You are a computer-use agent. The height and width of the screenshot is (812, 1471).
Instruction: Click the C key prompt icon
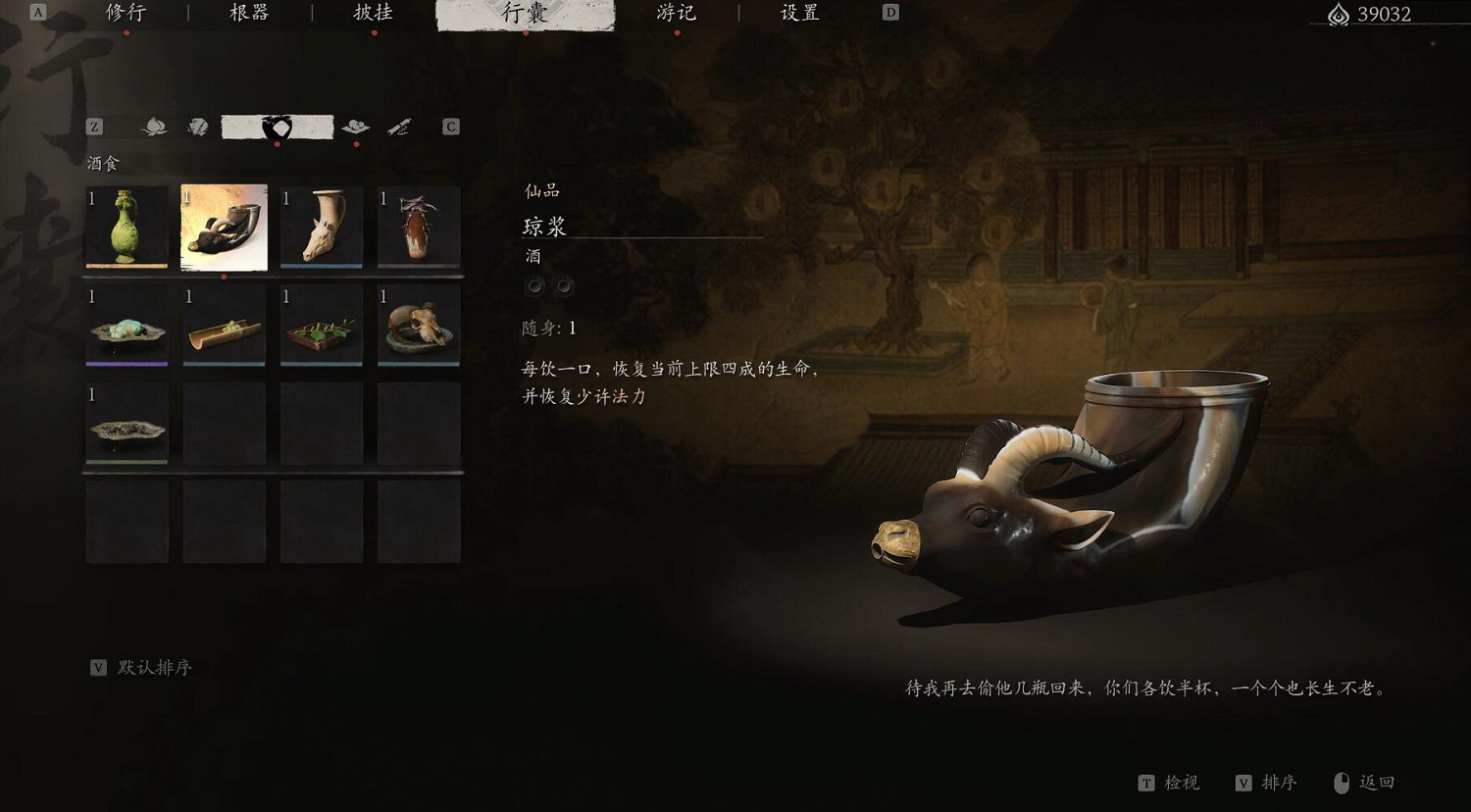pos(449,126)
